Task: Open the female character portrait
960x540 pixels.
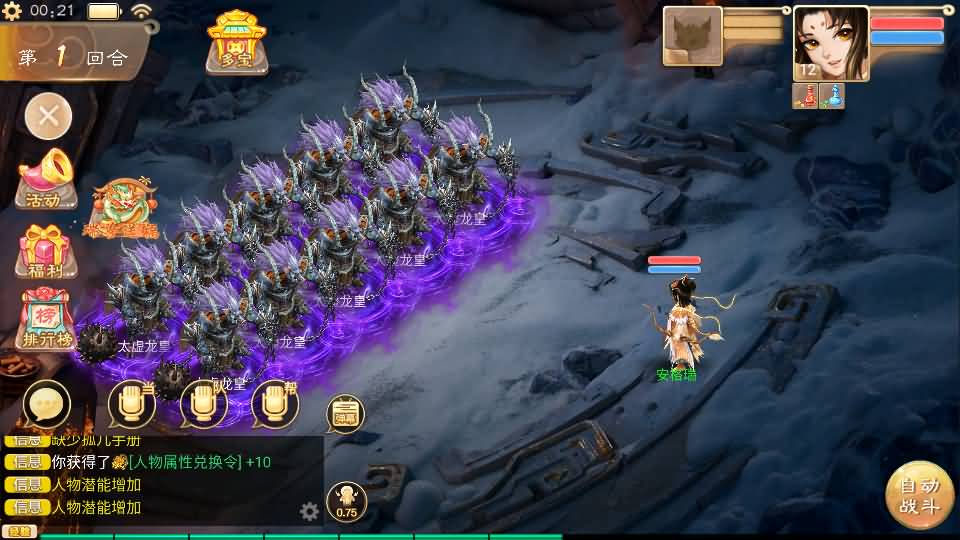Action: coord(830,42)
